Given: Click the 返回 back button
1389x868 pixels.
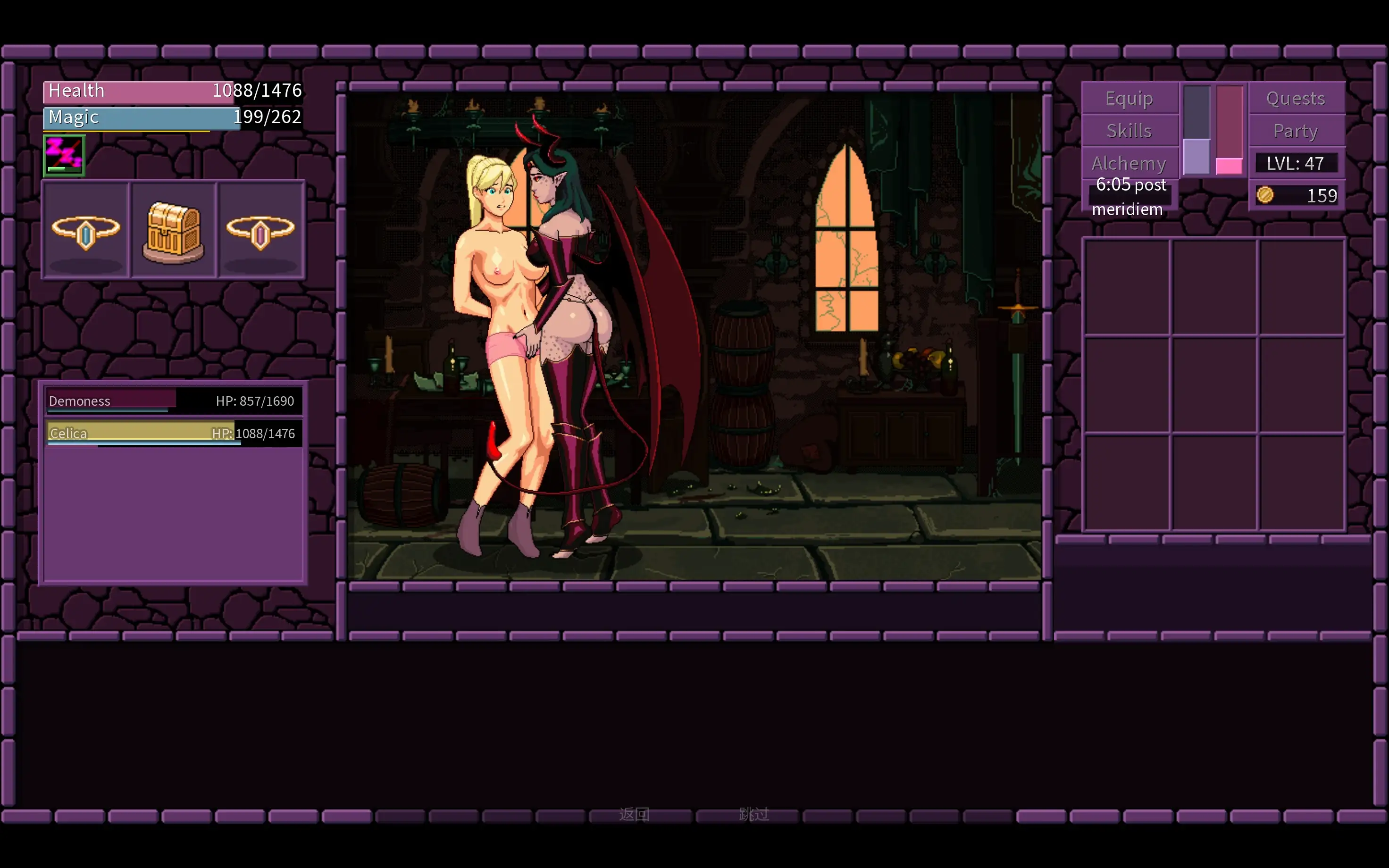Looking at the screenshot, I should pos(634,814).
